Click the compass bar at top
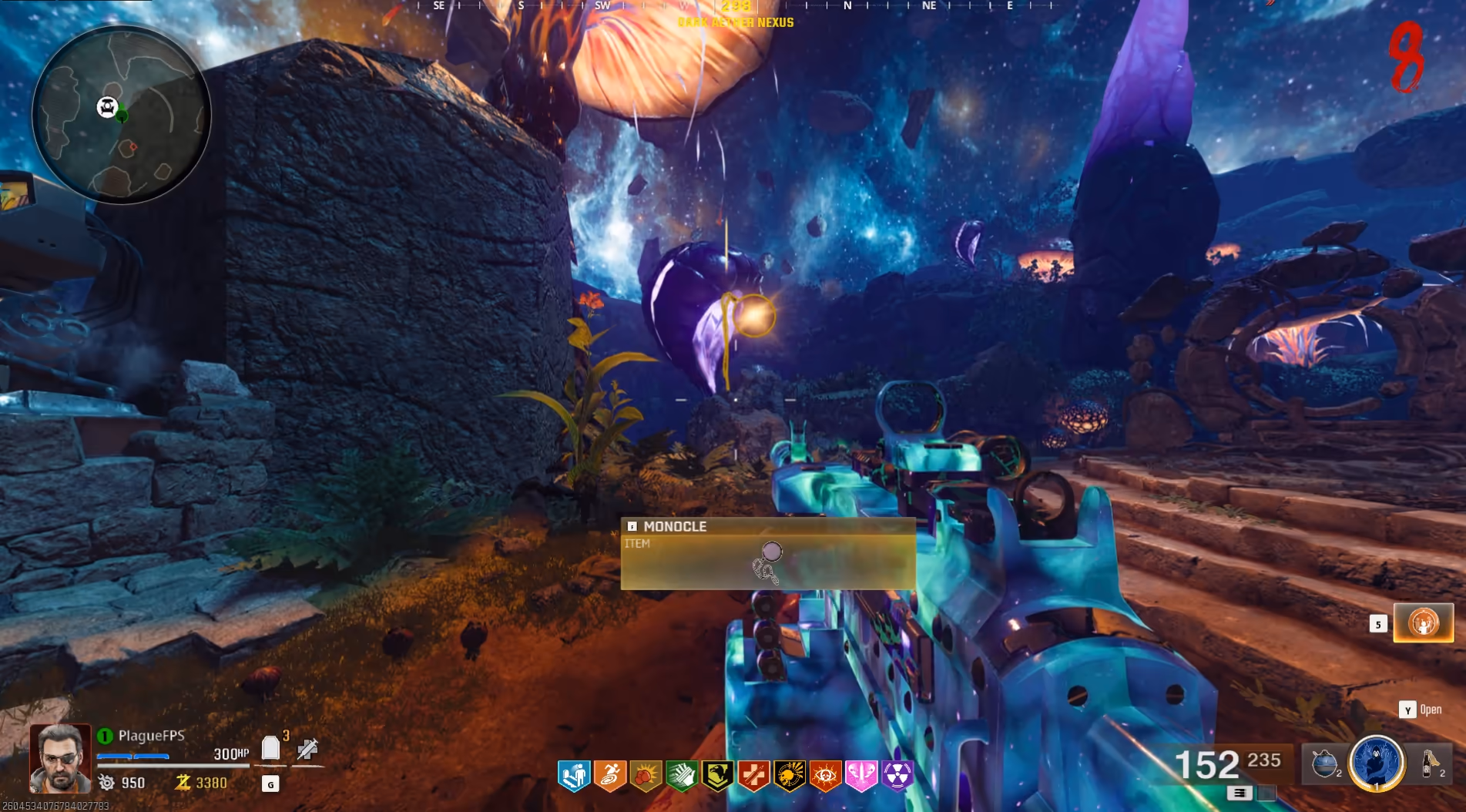The width and height of the screenshot is (1466, 812). (x=736, y=6)
